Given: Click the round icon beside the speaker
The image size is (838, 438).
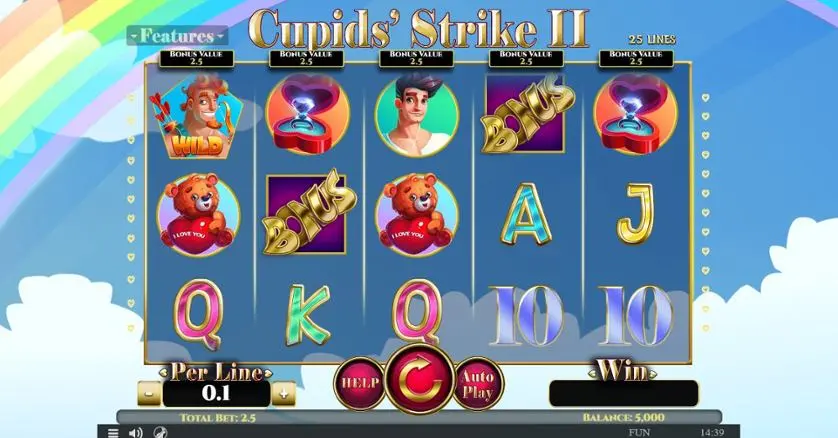Looking at the screenshot, I should [x=160, y=432].
